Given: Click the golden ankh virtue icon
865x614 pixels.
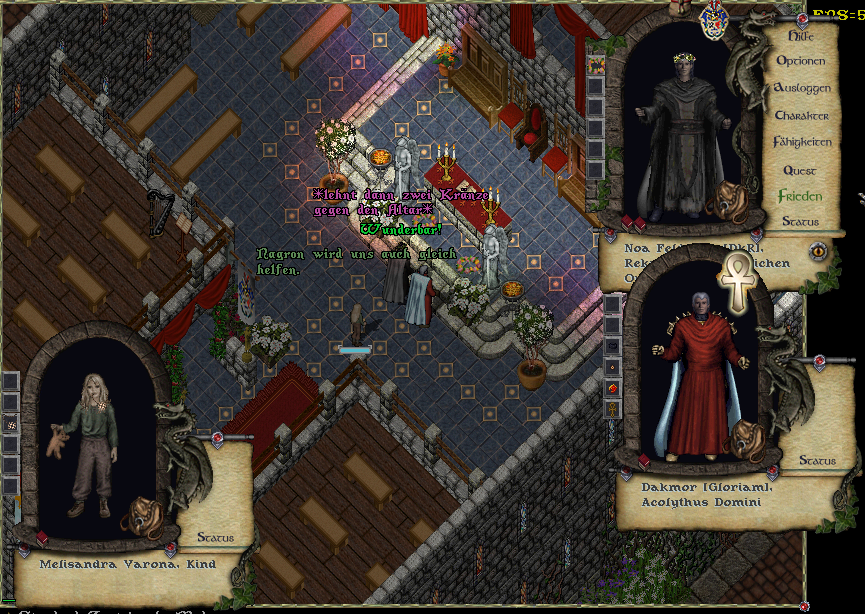Looking at the screenshot, I should (738, 280).
